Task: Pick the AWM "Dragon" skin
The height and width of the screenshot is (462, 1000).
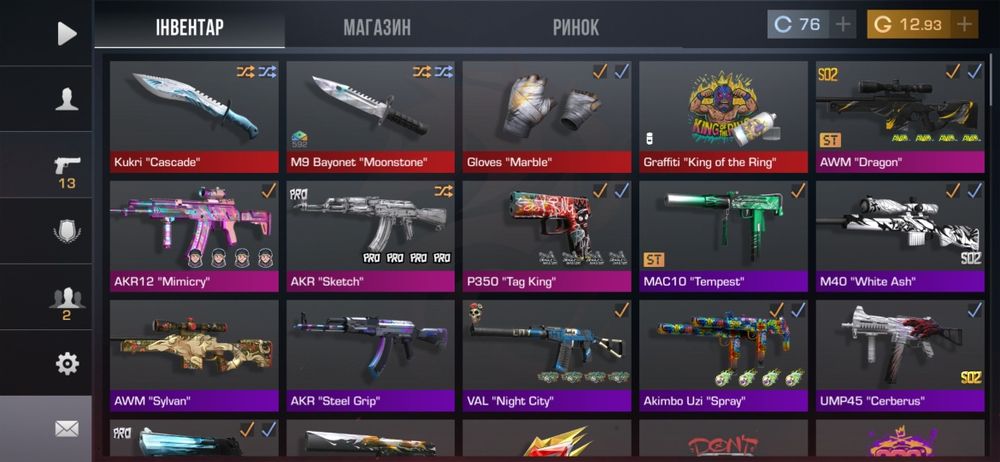Action: [899, 116]
